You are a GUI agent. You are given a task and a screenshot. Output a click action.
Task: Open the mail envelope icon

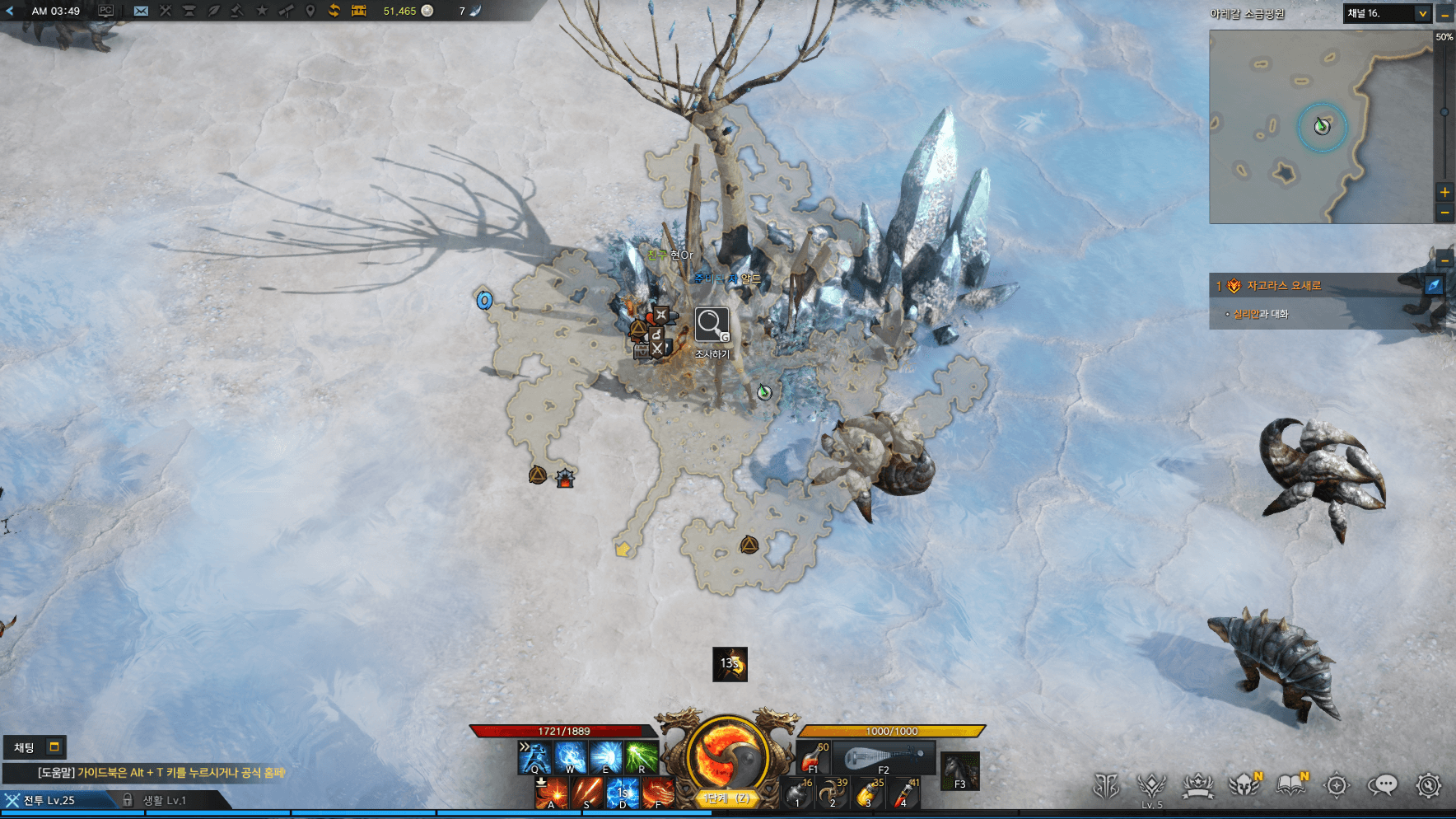(x=141, y=11)
